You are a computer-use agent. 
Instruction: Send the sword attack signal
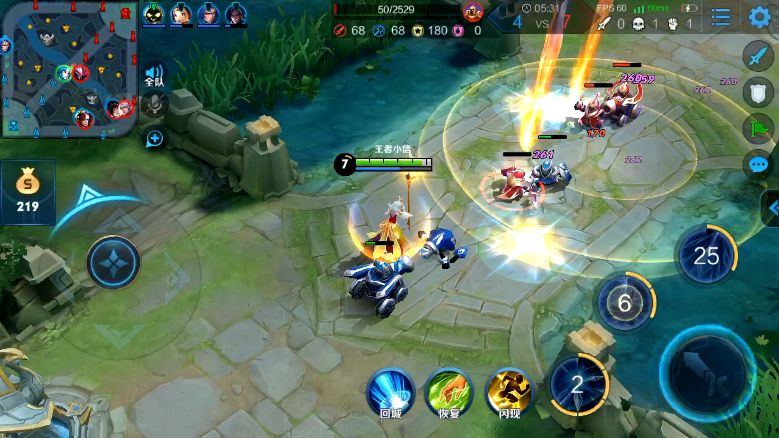759,54
